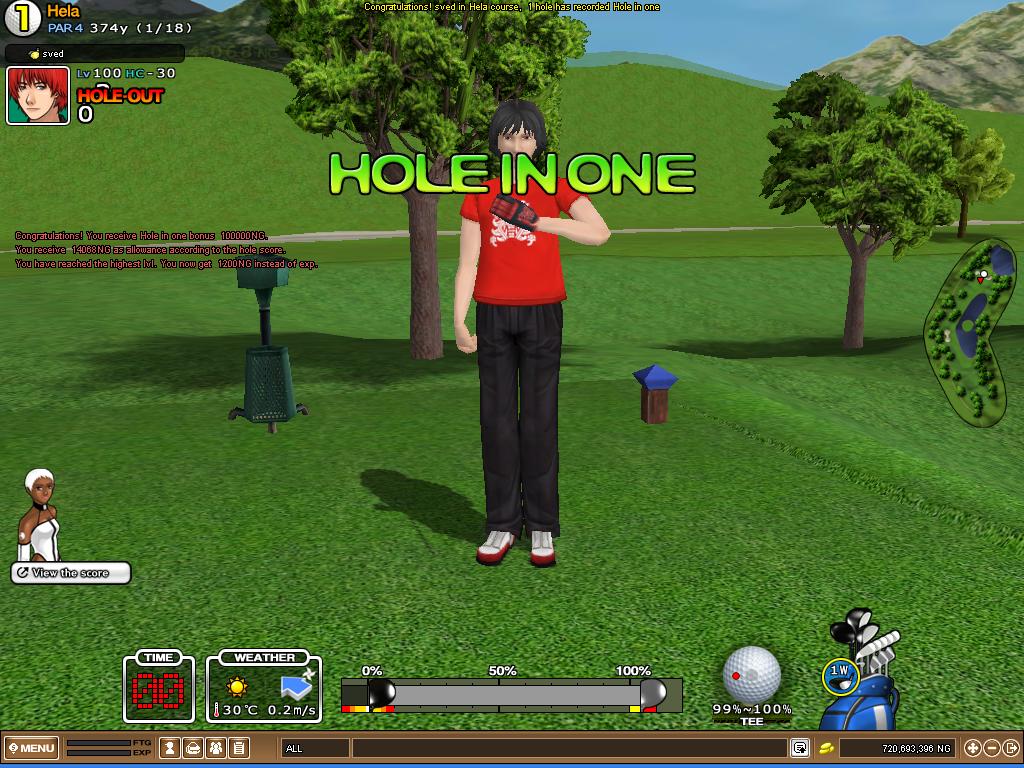This screenshot has width=1024, height=768.
Task: Click the View the score button
Action: 71,573
